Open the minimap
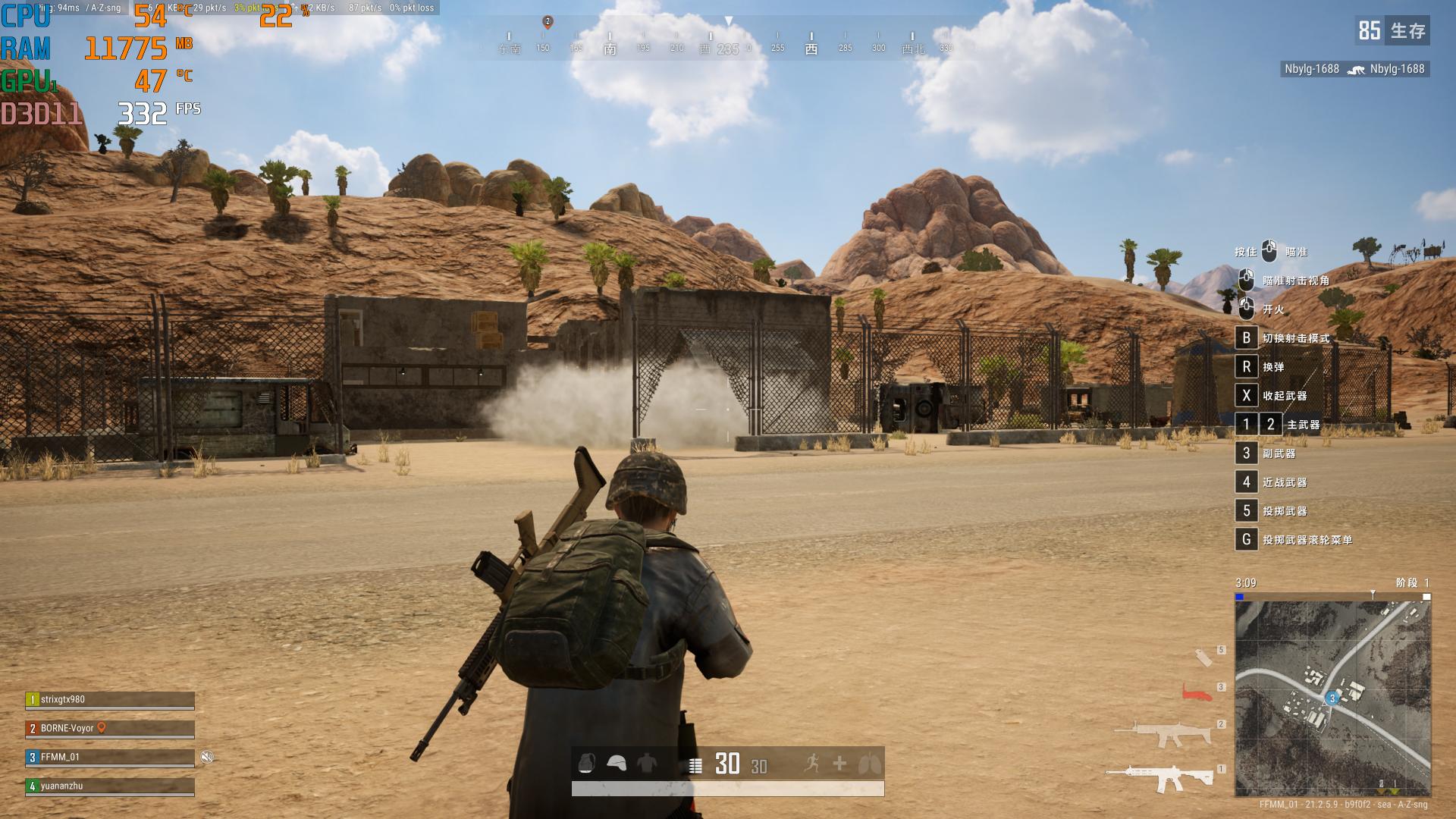This screenshot has width=1456, height=819. (1332, 698)
